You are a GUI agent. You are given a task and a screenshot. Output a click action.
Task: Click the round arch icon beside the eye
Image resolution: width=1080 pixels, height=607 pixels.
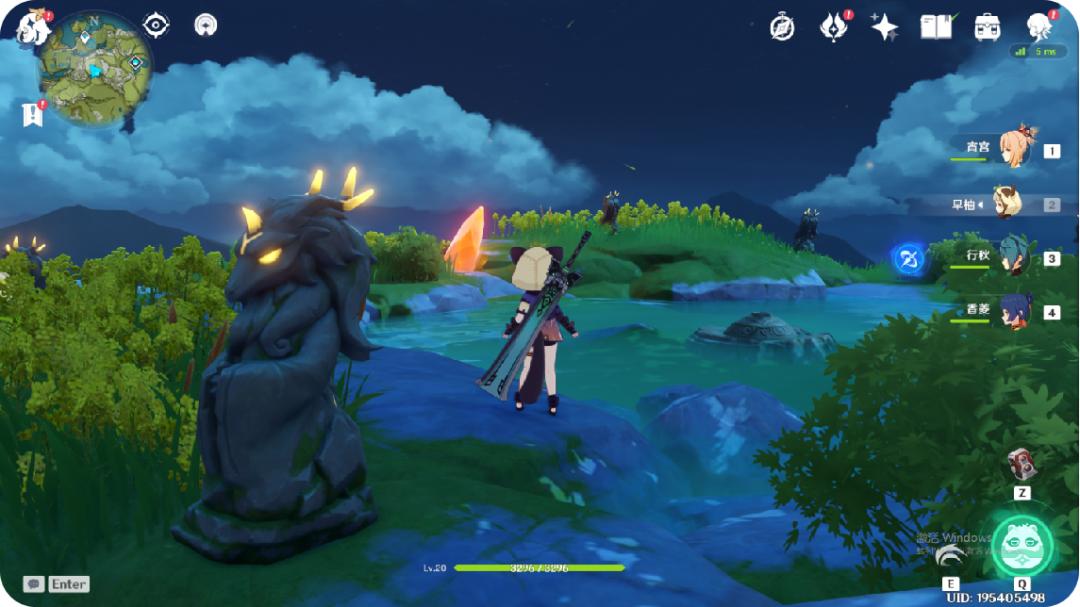point(206,25)
